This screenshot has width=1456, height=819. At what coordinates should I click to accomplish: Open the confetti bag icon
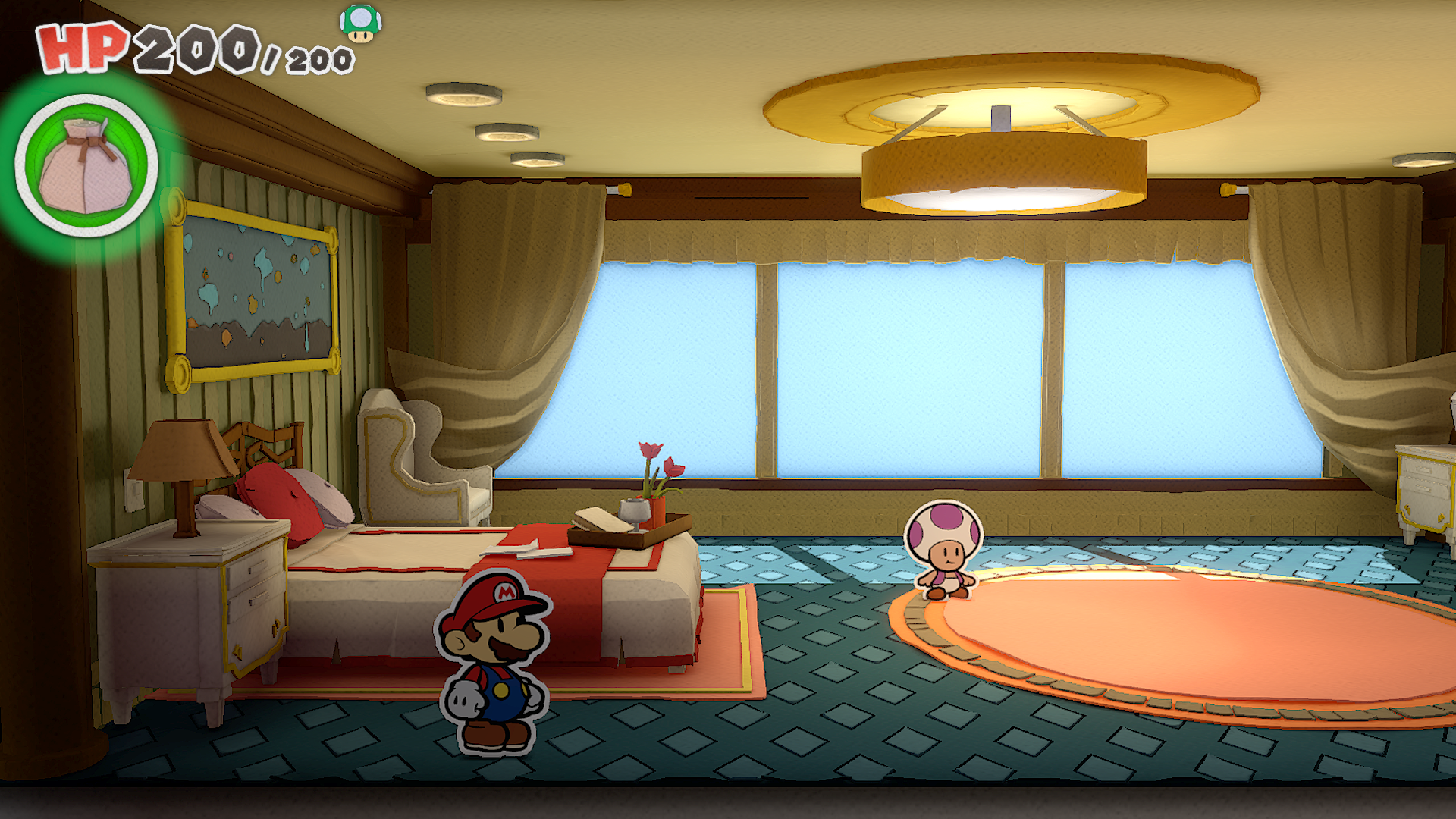[x=86, y=165]
